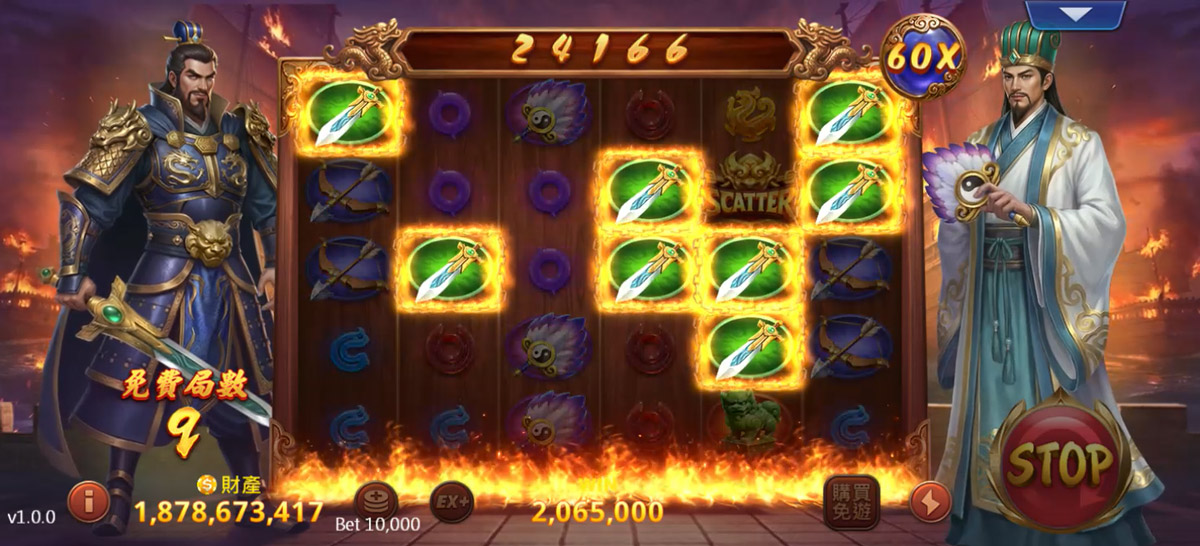Open the info button
Viewport: 1200px width, 546px height.
point(88,502)
